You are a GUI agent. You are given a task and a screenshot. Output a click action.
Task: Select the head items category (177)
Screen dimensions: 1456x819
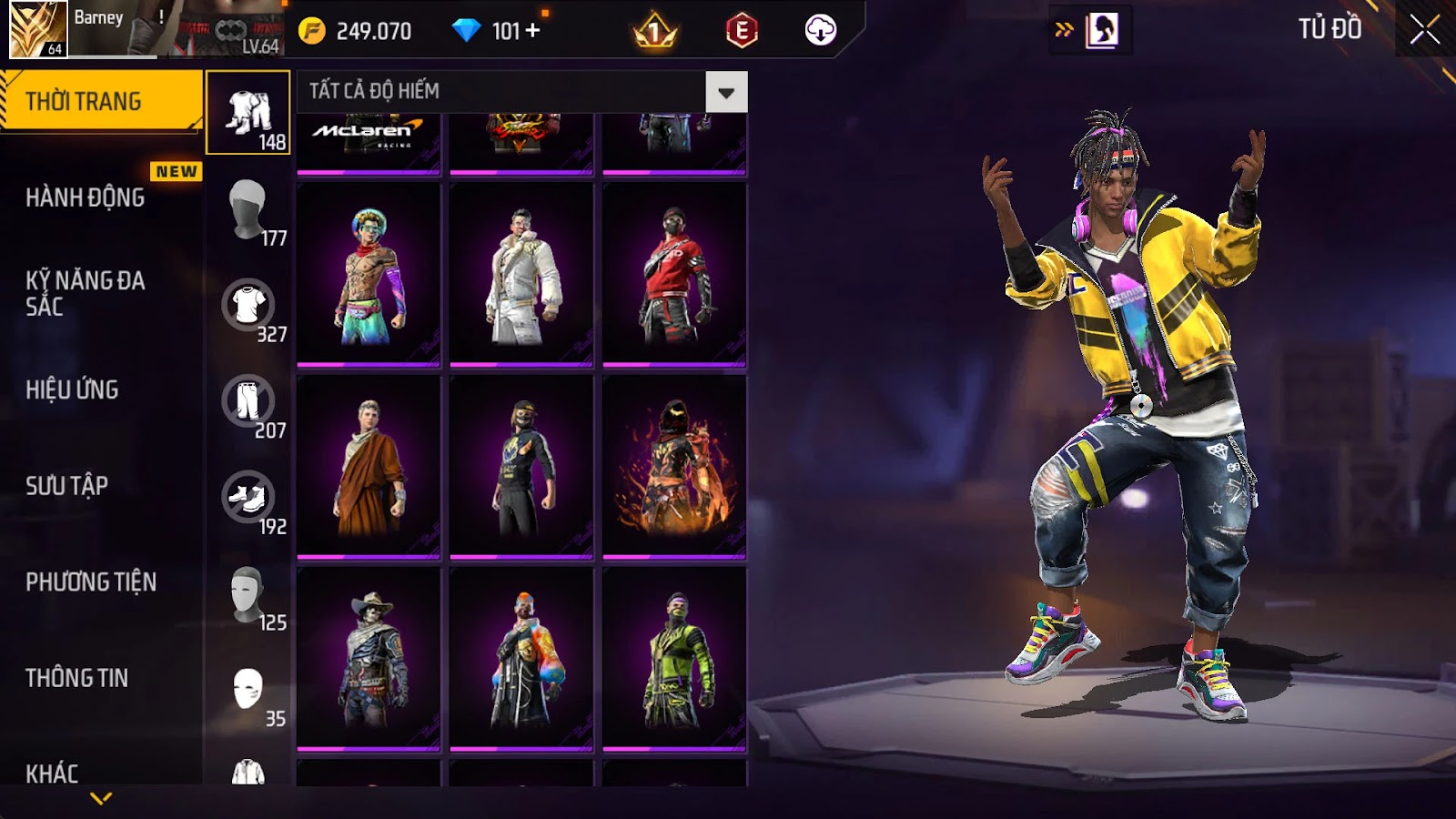pyautogui.click(x=248, y=210)
